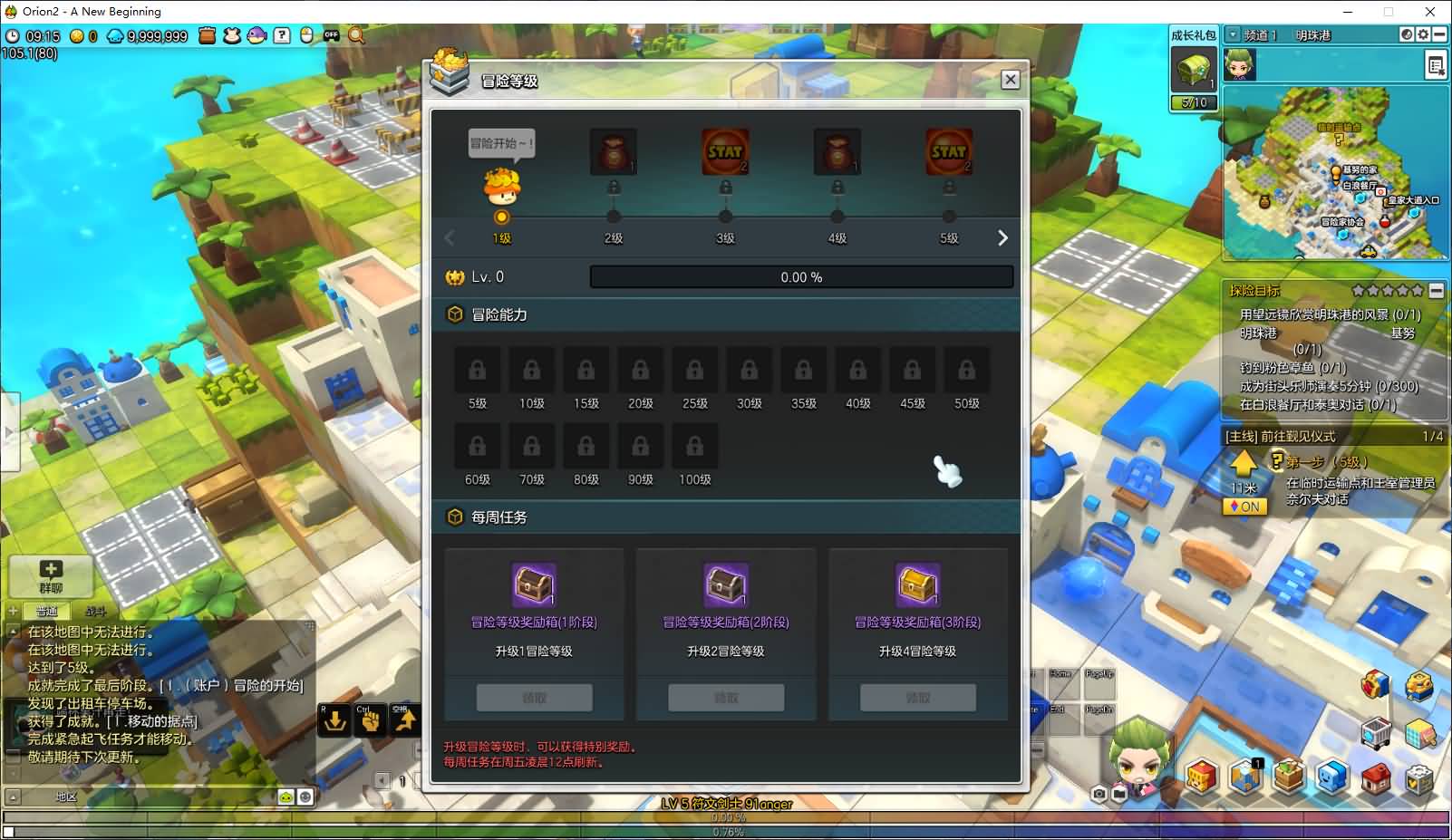The image size is (1452, 840).
Task: Click the first 领取 claim button
Action: pos(534,697)
